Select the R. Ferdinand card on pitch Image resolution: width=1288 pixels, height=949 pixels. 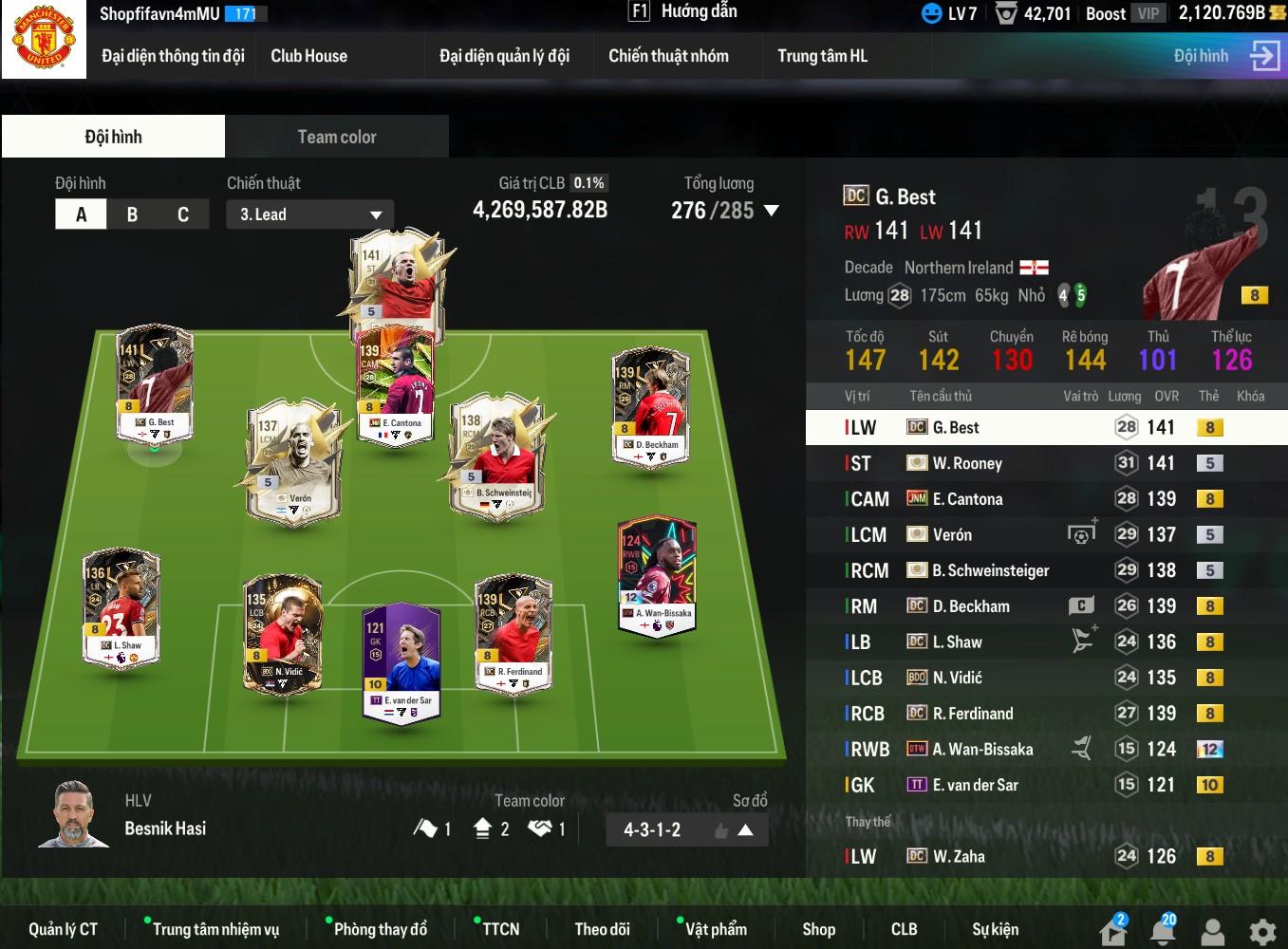[513, 631]
